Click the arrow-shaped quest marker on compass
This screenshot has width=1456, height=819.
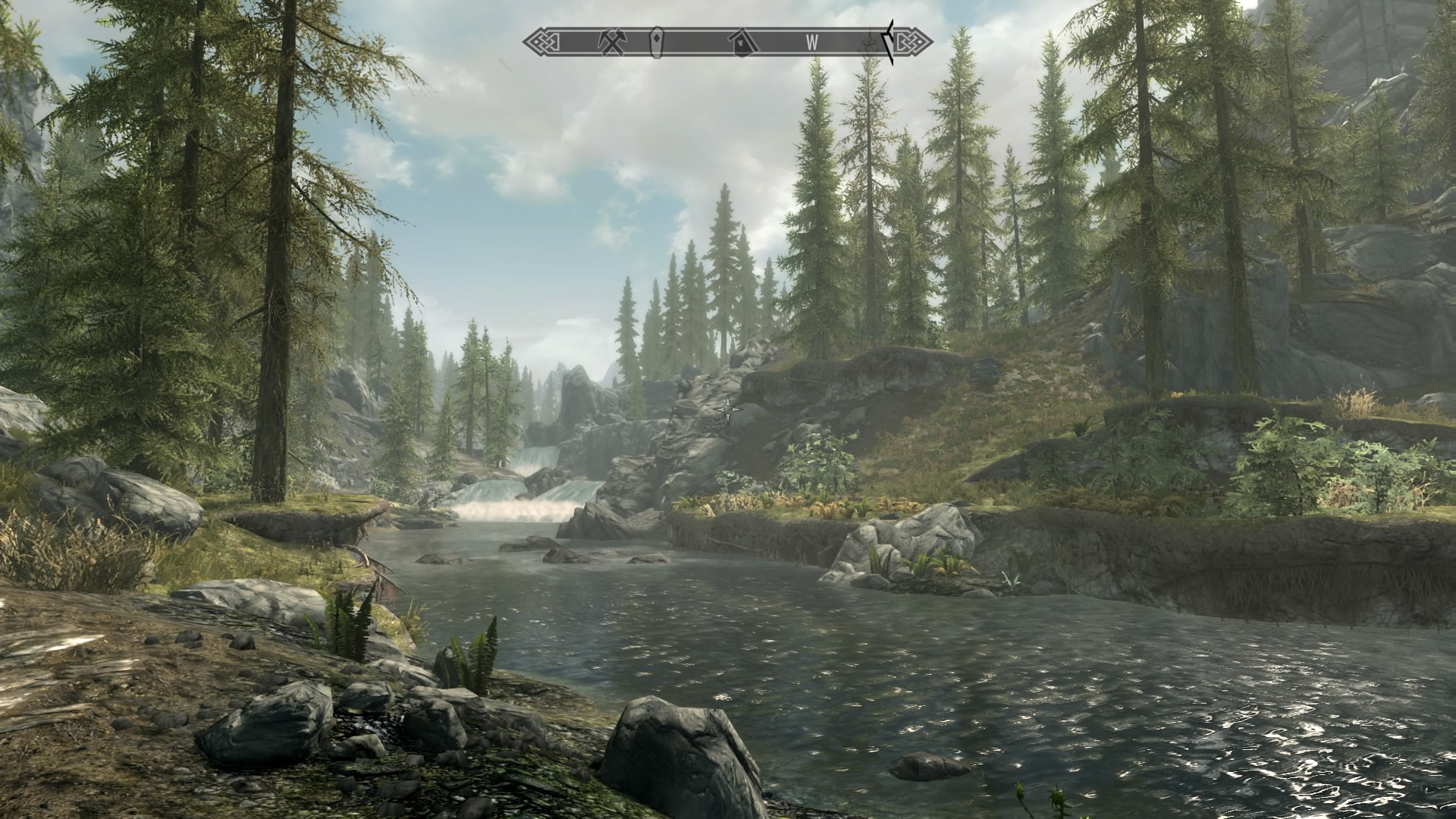889,42
